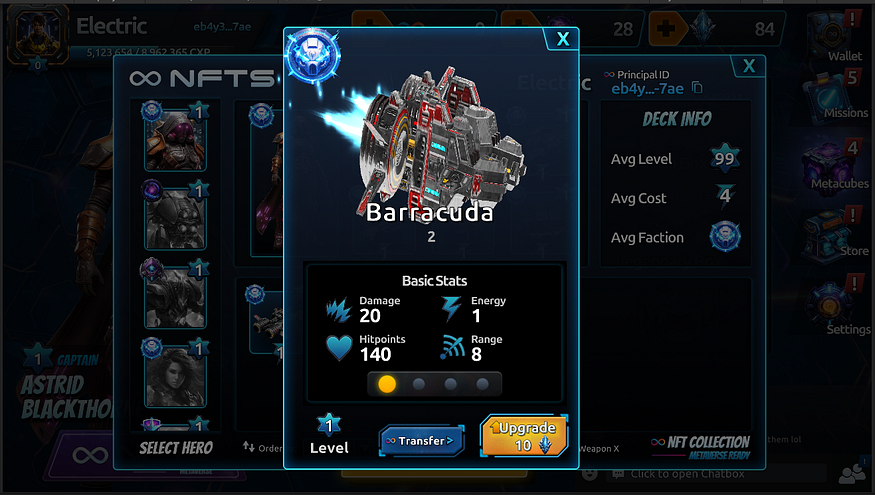Click to open the Chatbox
This screenshot has width=875, height=495.
[700, 473]
